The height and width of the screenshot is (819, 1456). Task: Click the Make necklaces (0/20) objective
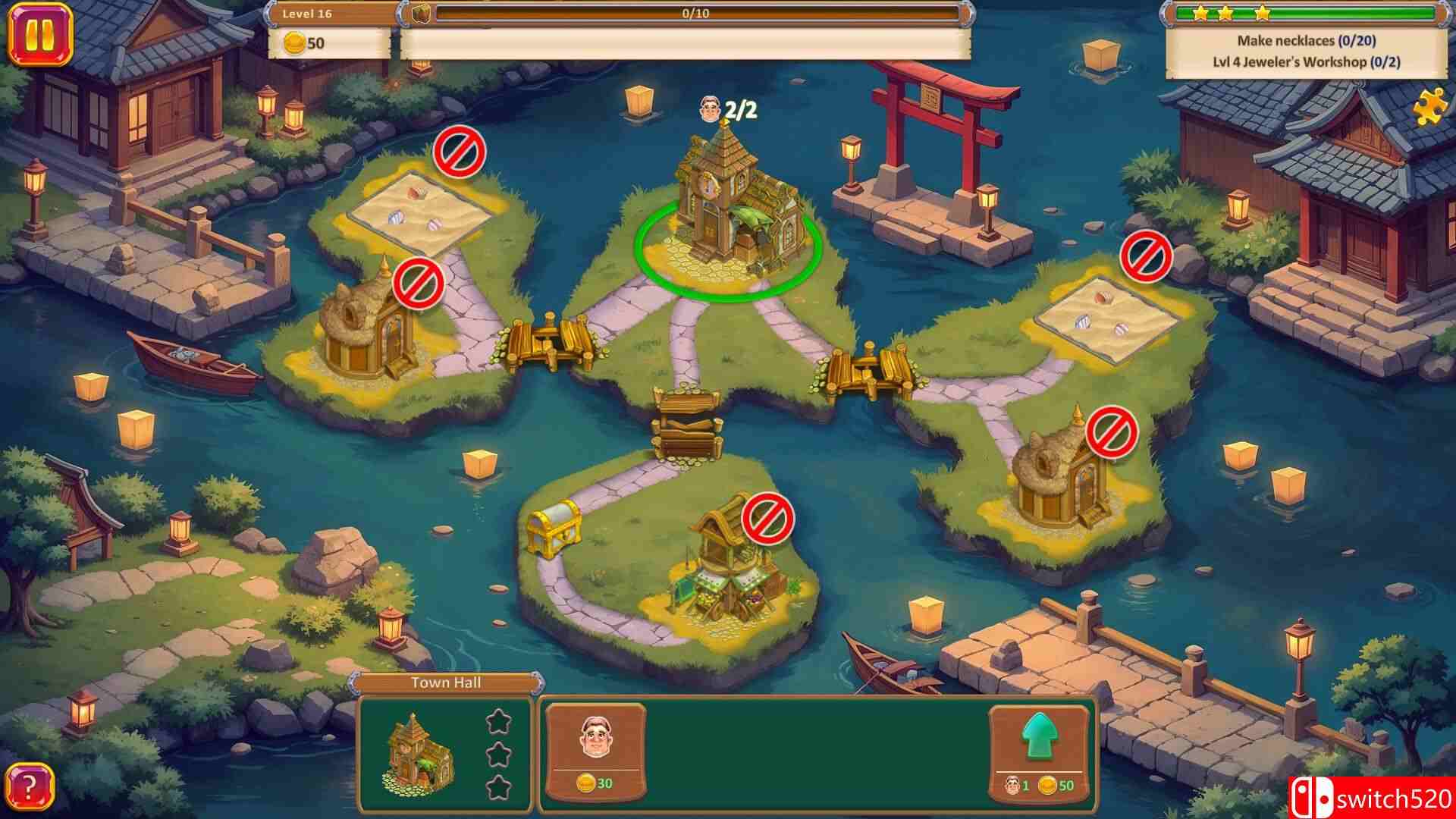[x=1309, y=41]
